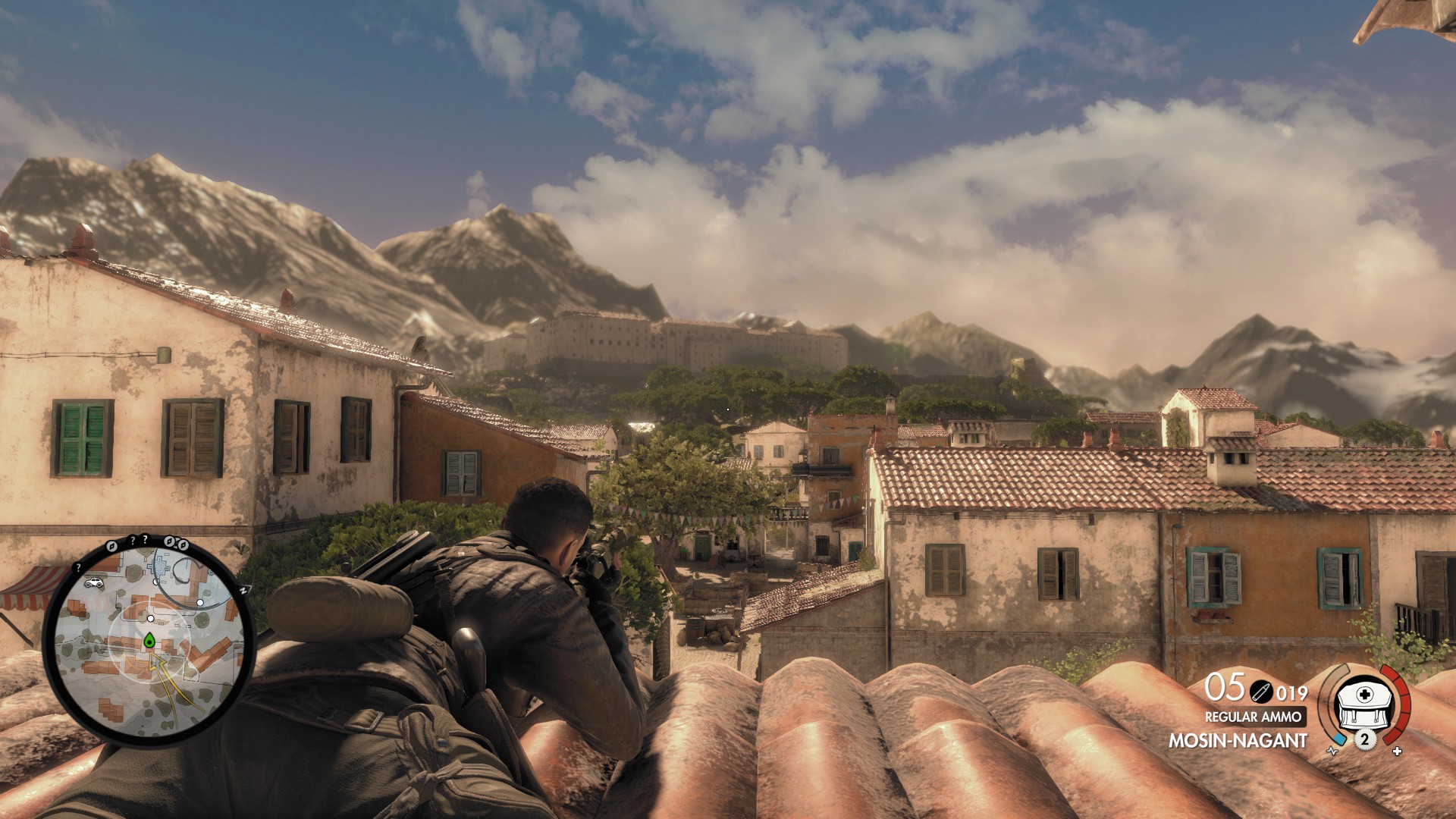
Task: Toggle the leftmost eye indicator above the minimap
Action: 113,545
